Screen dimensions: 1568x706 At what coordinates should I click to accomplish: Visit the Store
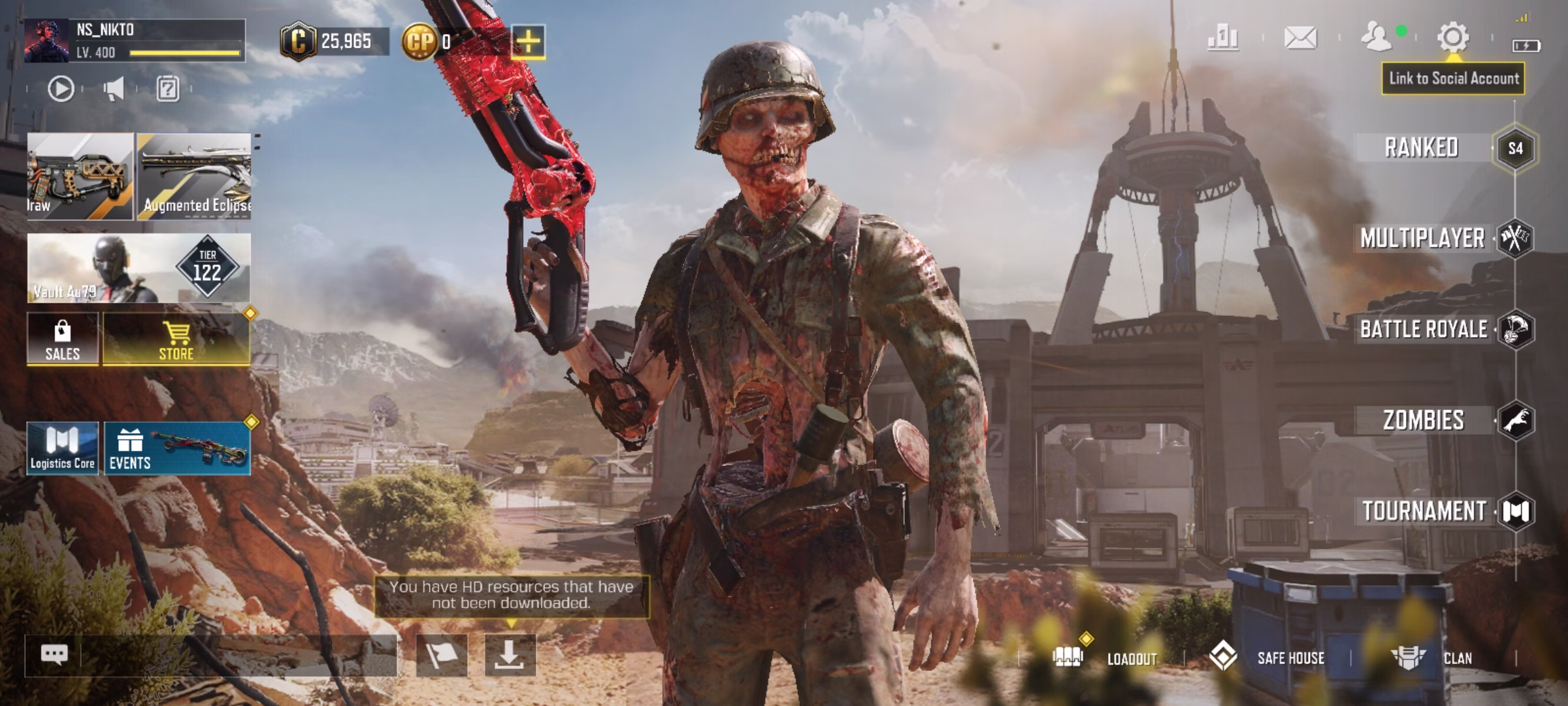pyautogui.click(x=176, y=339)
